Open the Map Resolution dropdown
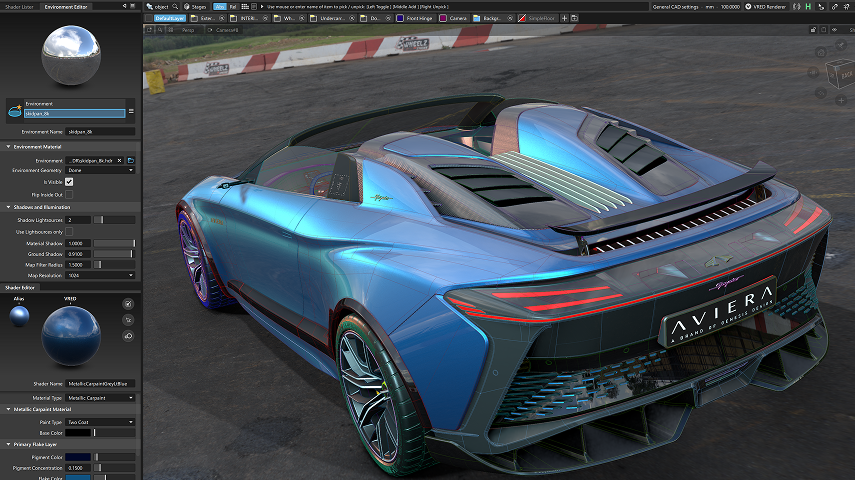 [x=101, y=275]
